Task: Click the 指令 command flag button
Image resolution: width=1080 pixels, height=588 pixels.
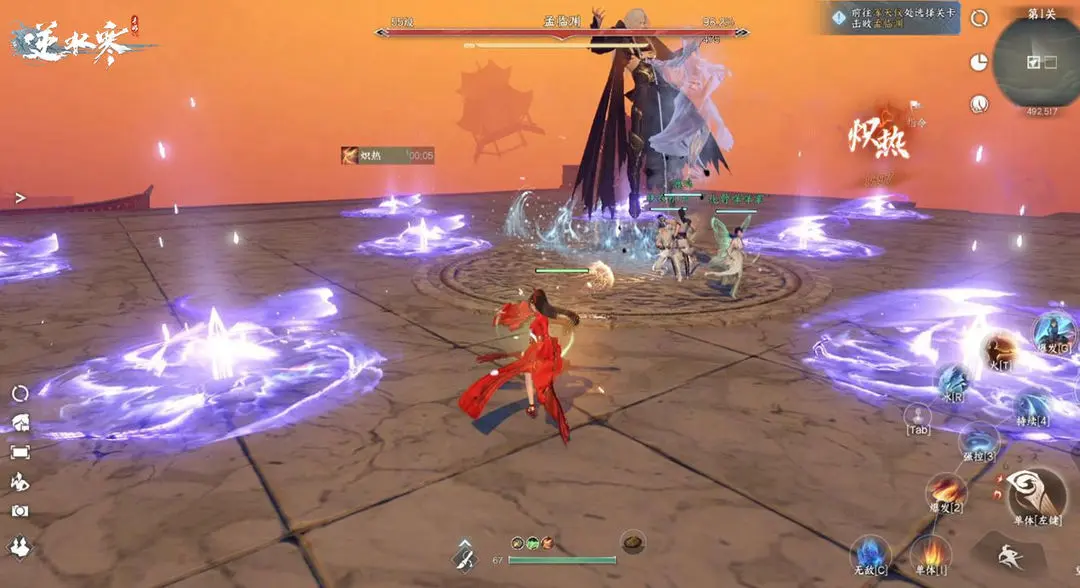Action: (x=915, y=105)
